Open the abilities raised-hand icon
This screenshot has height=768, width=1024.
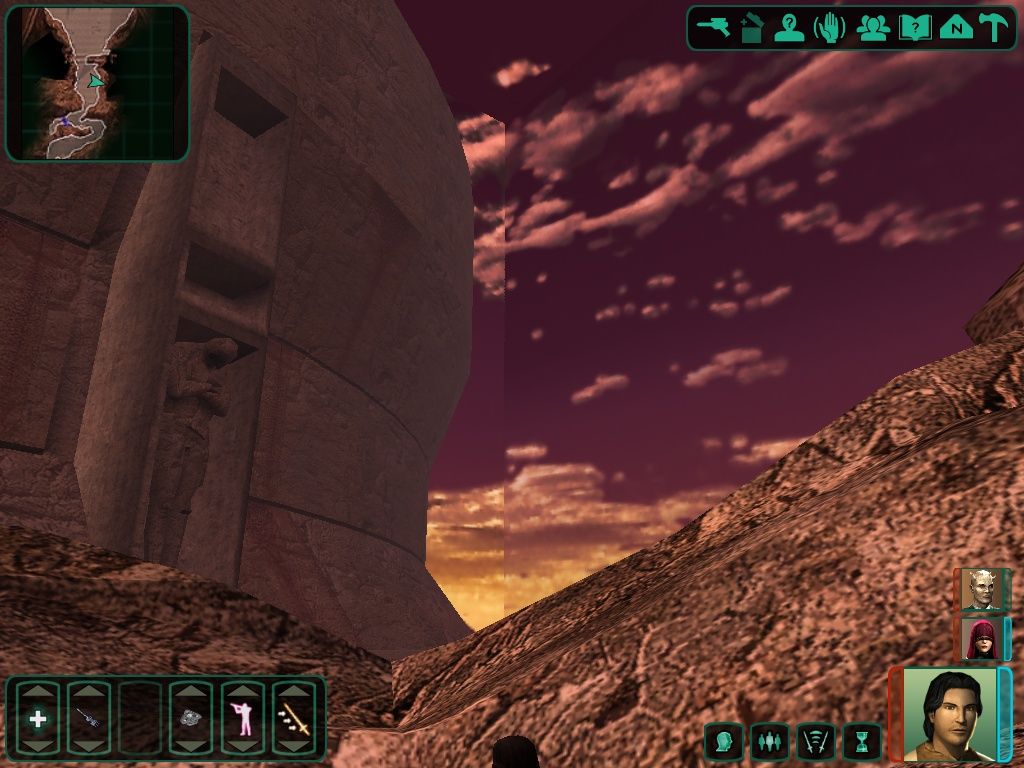coord(830,27)
